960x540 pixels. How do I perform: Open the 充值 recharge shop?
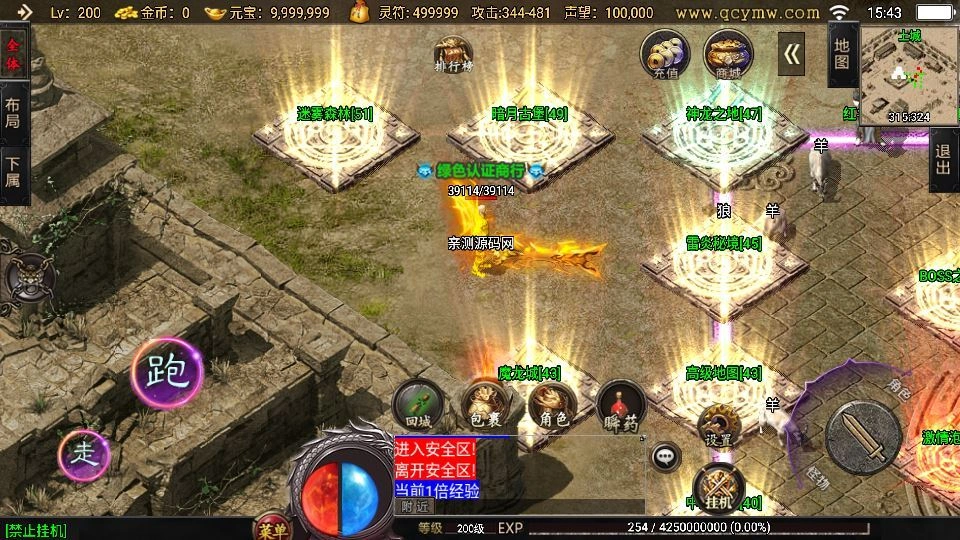click(665, 53)
